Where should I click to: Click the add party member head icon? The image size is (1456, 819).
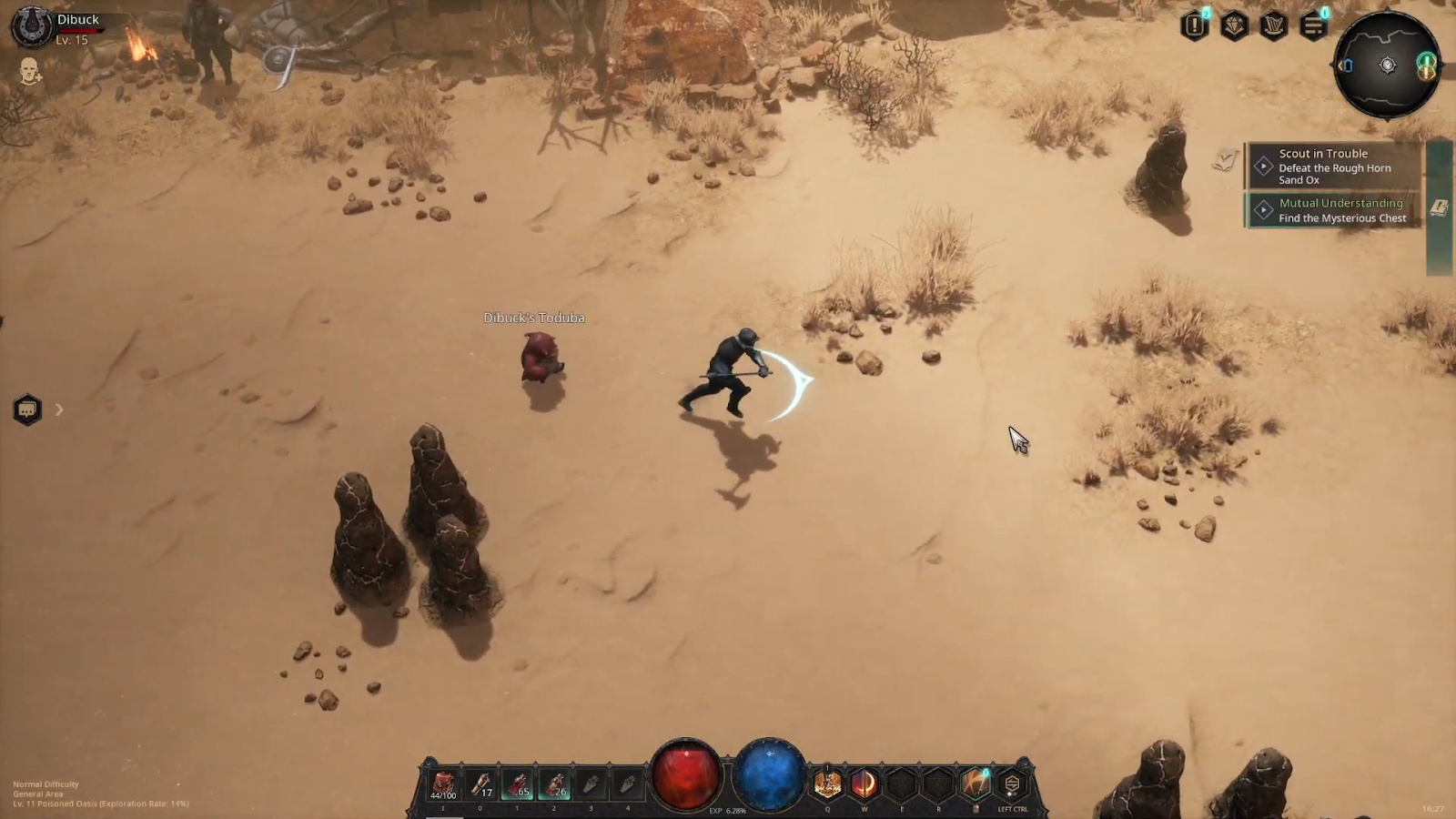30,71
